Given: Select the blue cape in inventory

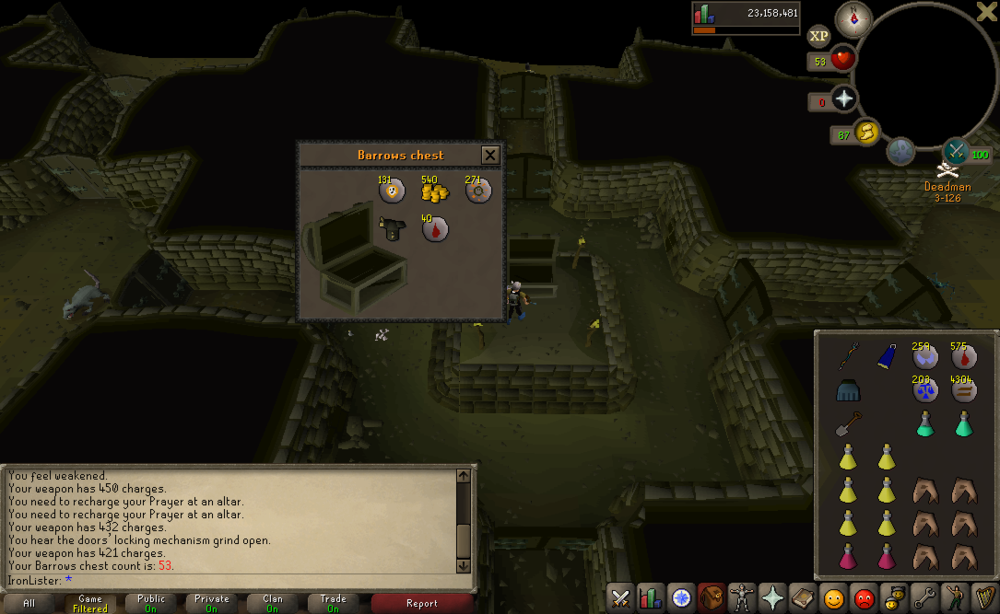Looking at the screenshot, I should click(x=886, y=356).
